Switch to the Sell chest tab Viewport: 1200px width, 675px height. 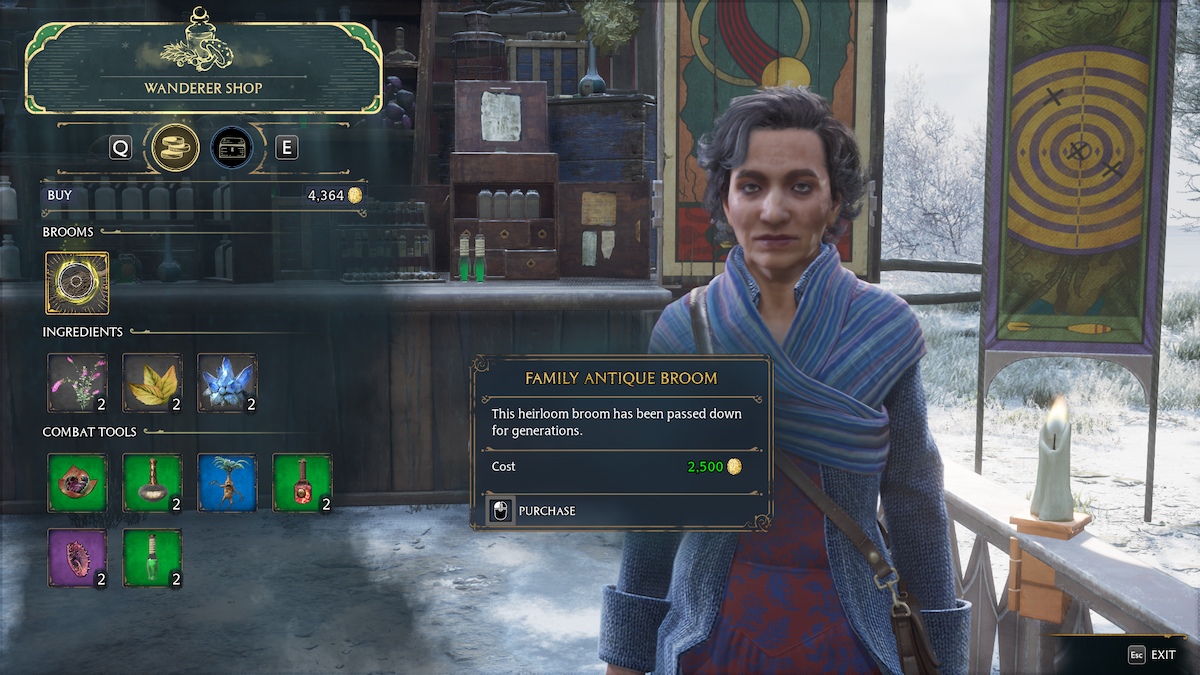coord(231,148)
